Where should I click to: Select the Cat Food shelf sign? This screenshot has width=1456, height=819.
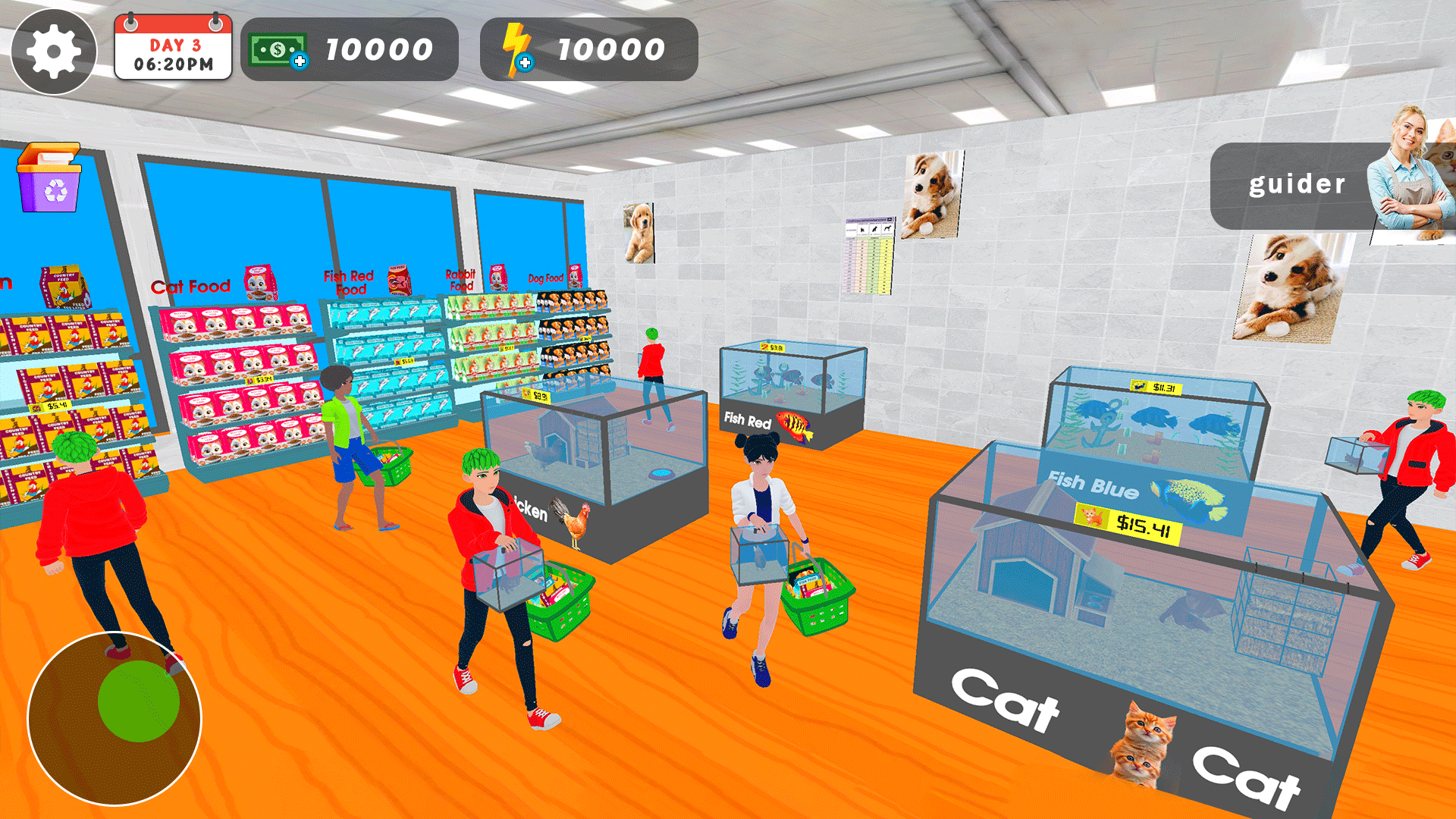(192, 285)
